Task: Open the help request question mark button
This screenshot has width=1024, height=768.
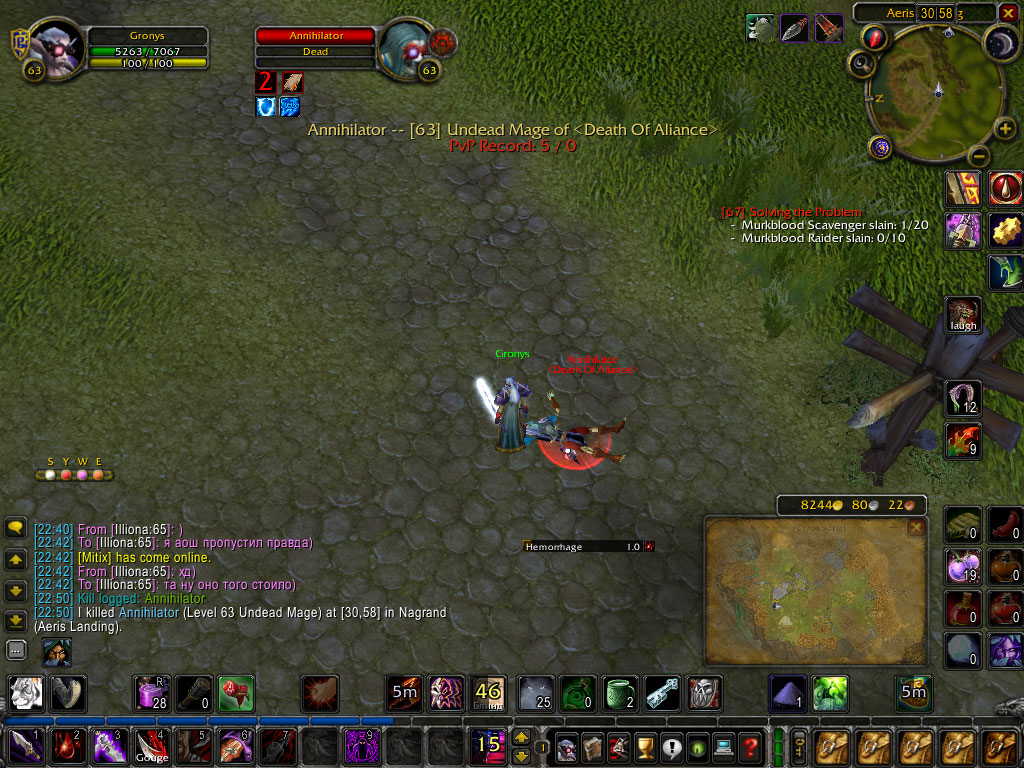Action: click(750, 747)
